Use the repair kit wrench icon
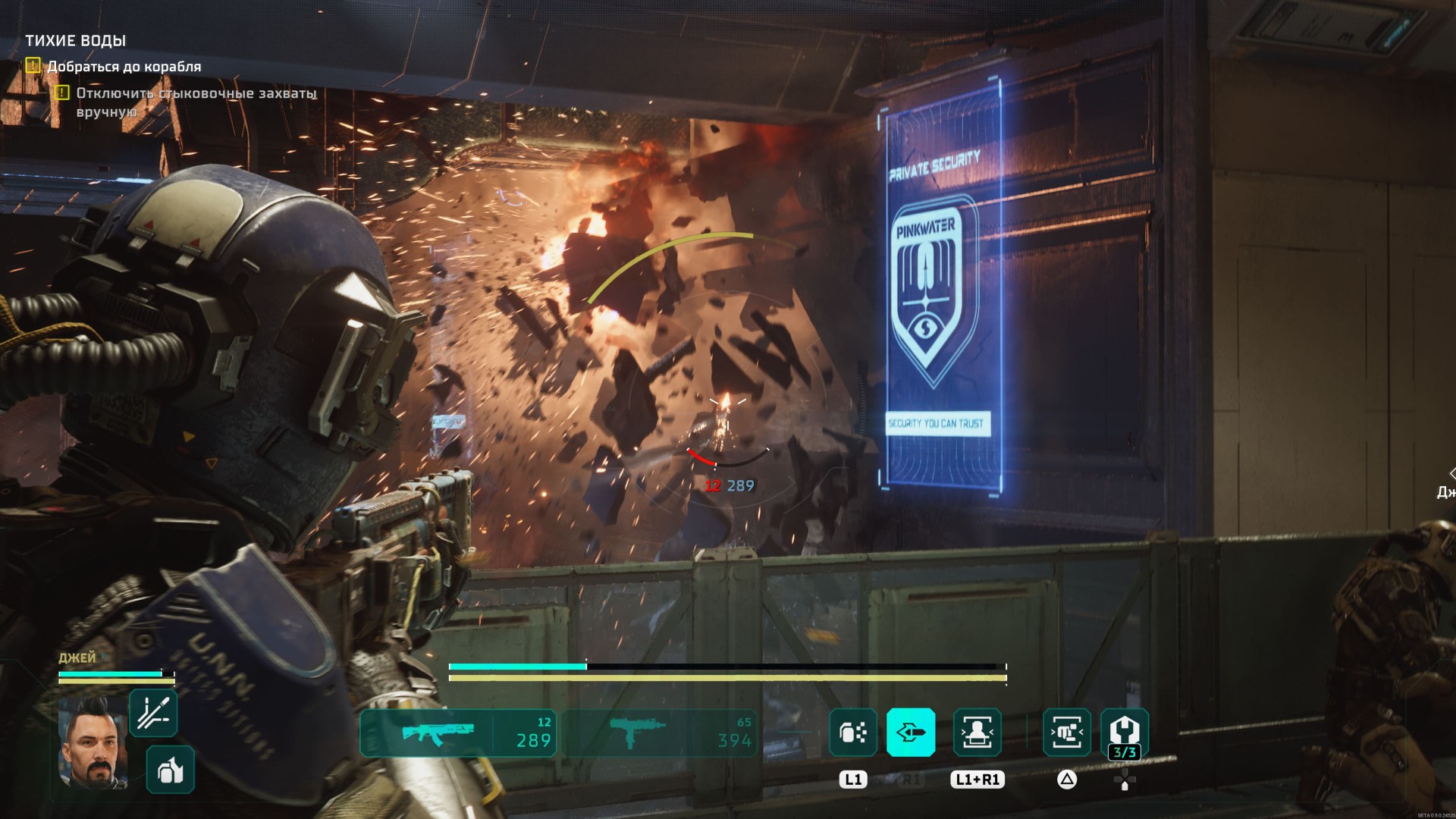 coord(1124,733)
